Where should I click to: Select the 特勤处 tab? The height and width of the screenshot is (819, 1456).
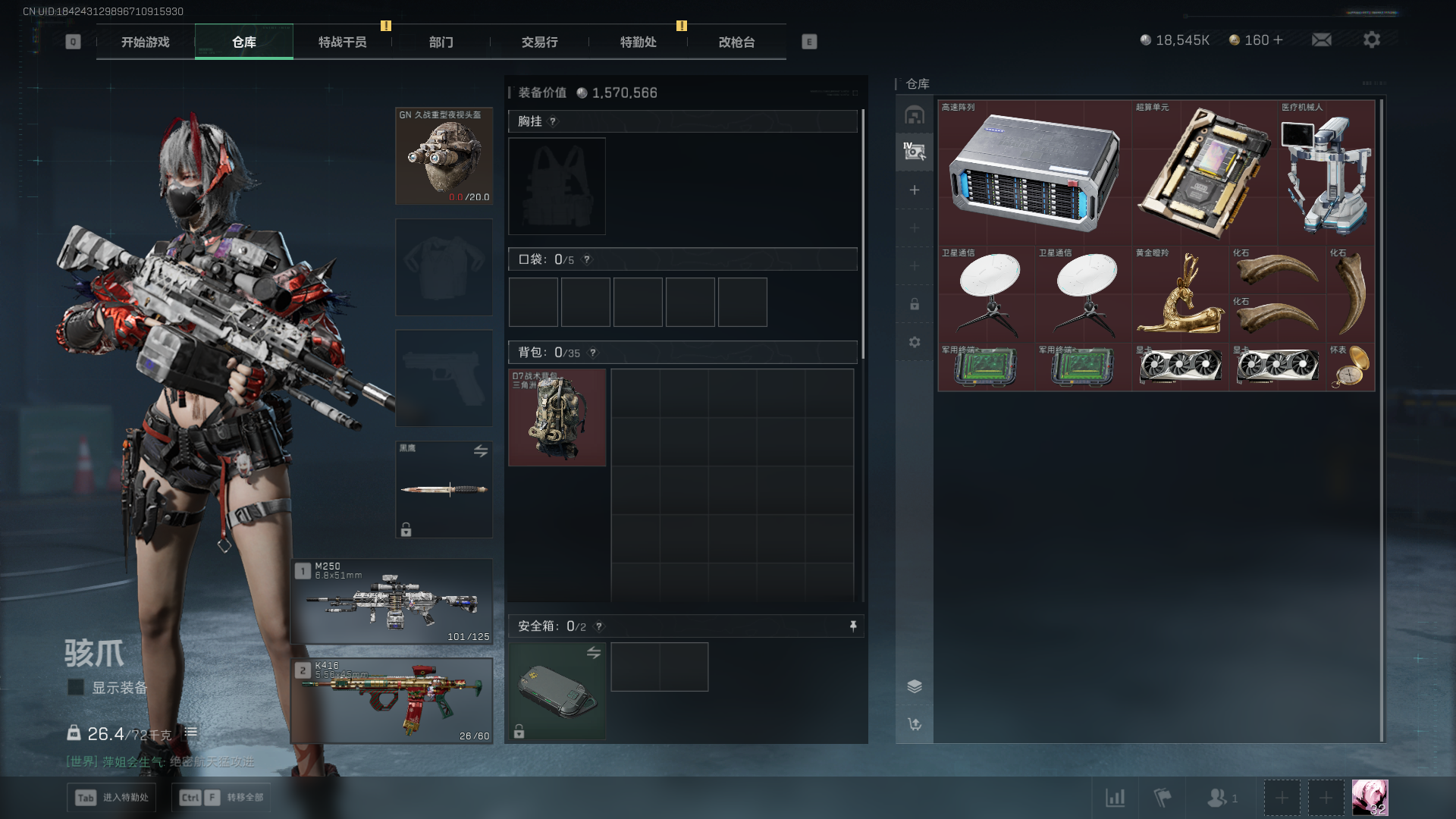click(638, 42)
